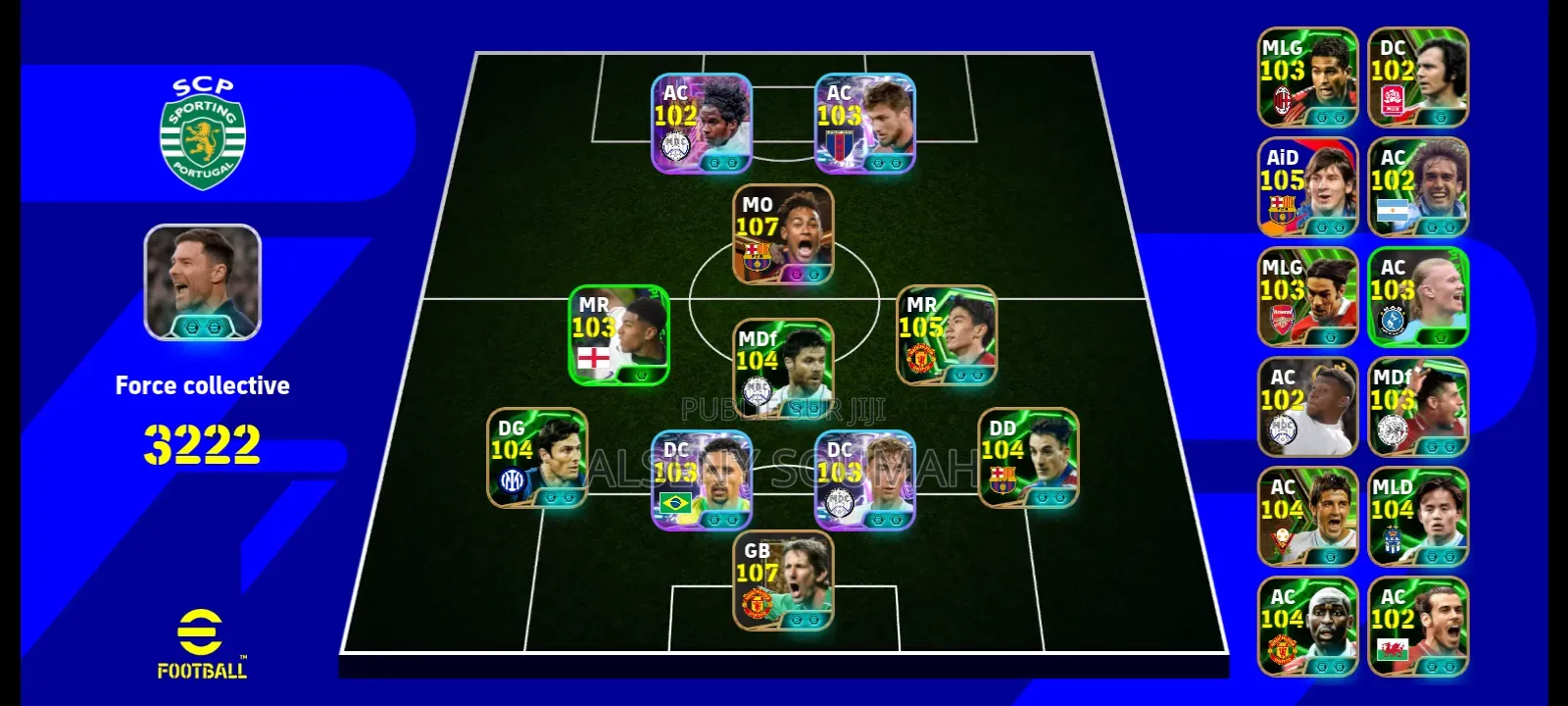Pick the MR 103 card with England flag
The height and width of the screenshot is (706, 1568).
click(x=619, y=335)
